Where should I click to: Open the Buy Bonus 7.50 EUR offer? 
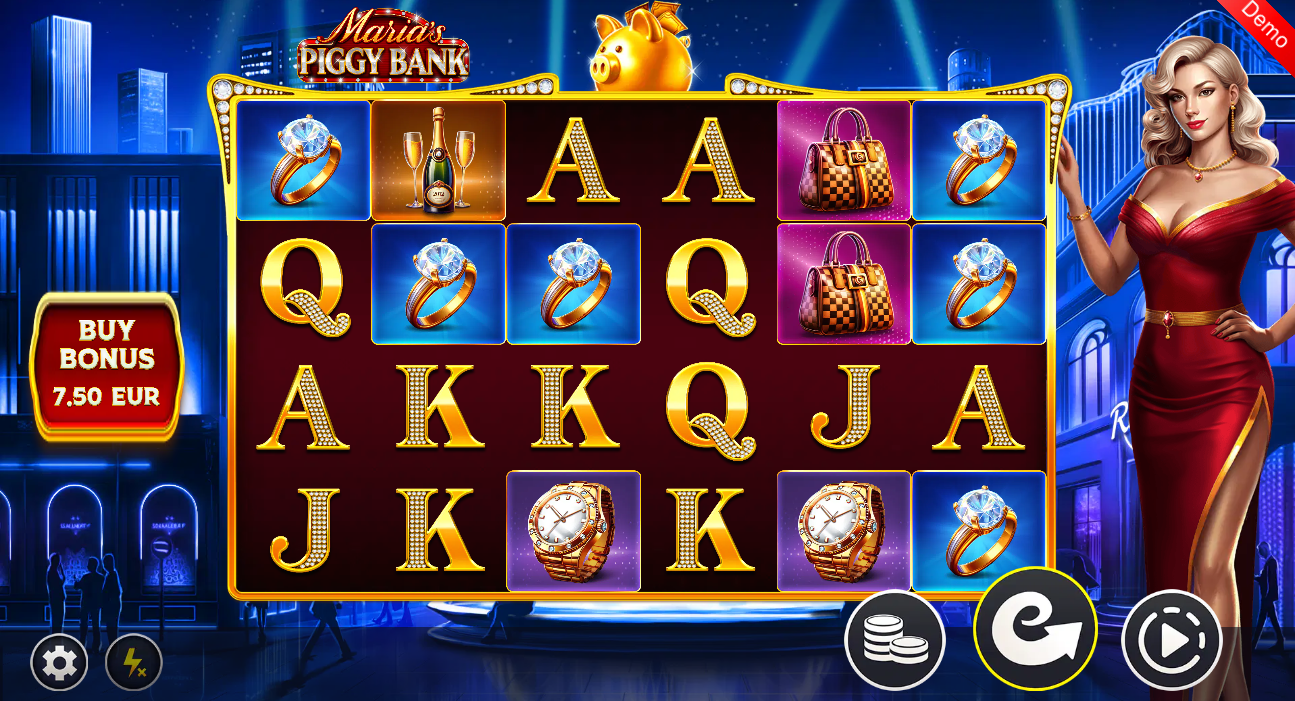108,364
